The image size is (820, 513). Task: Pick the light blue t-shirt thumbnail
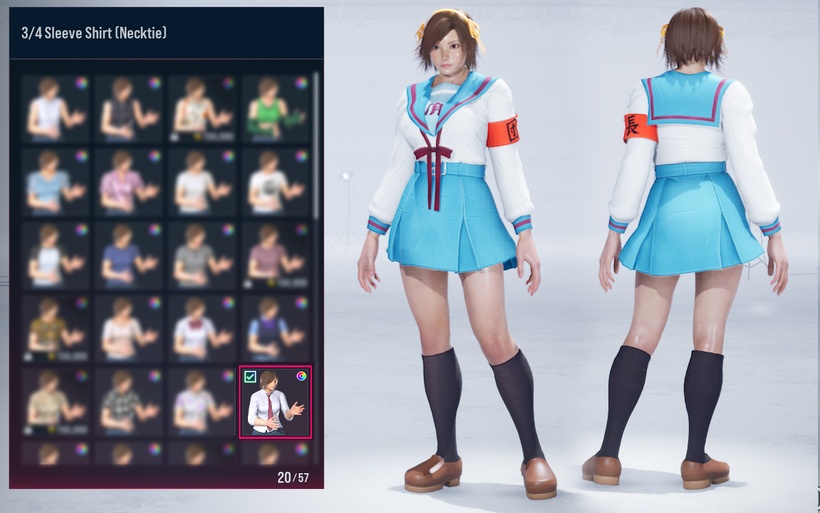(53, 180)
